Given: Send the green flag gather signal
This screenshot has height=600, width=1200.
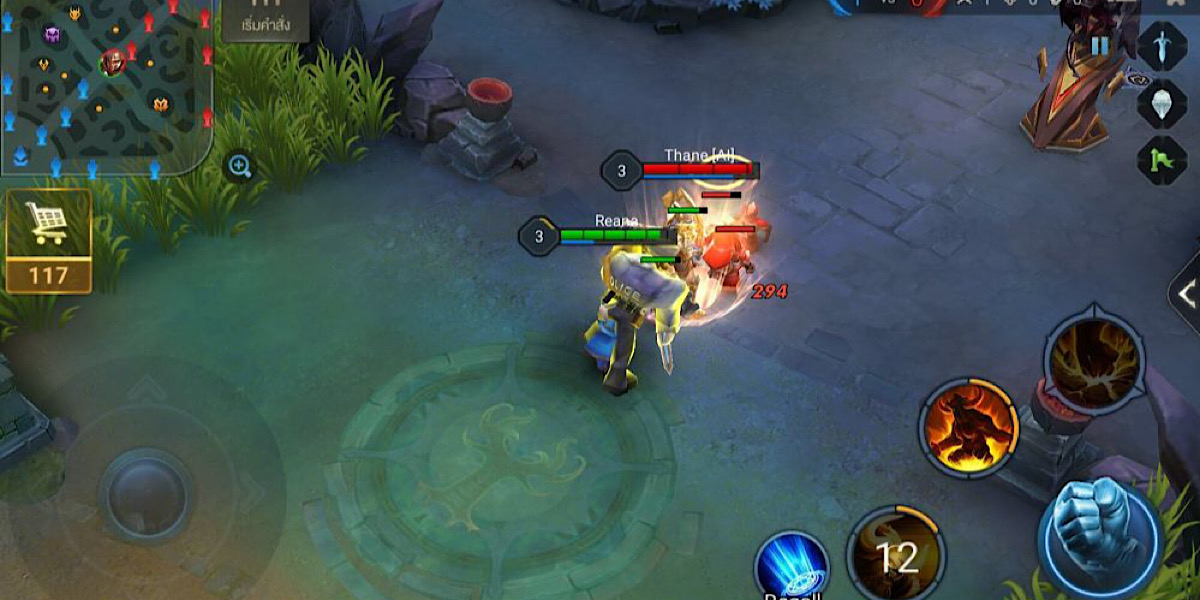Looking at the screenshot, I should pos(1162,160).
